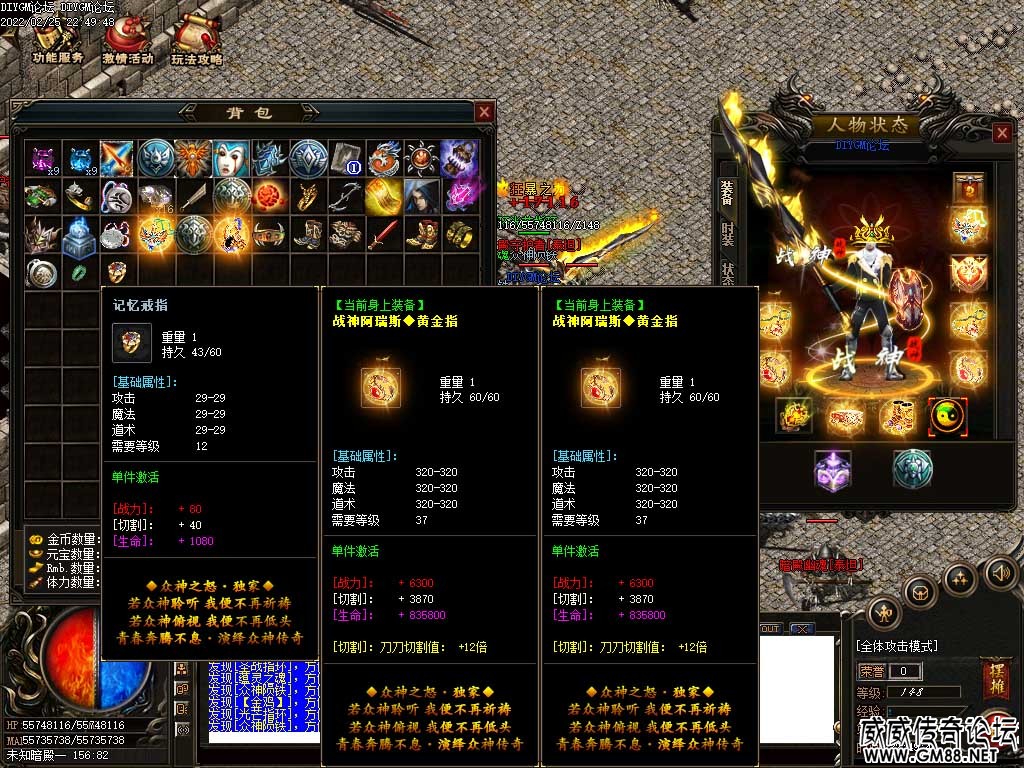
Task: Switch to the 装备 equipment tab
Action: coord(727,194)
